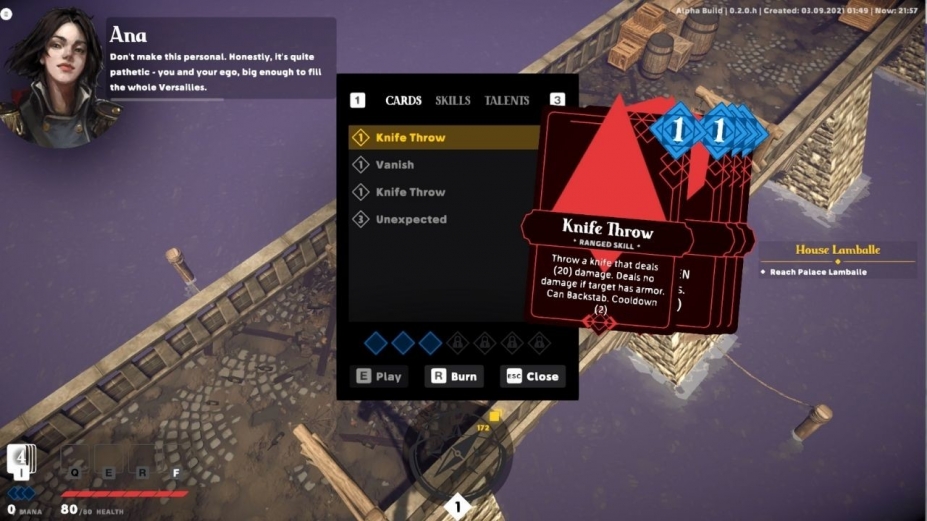Close the cards panel

(532, 377)
